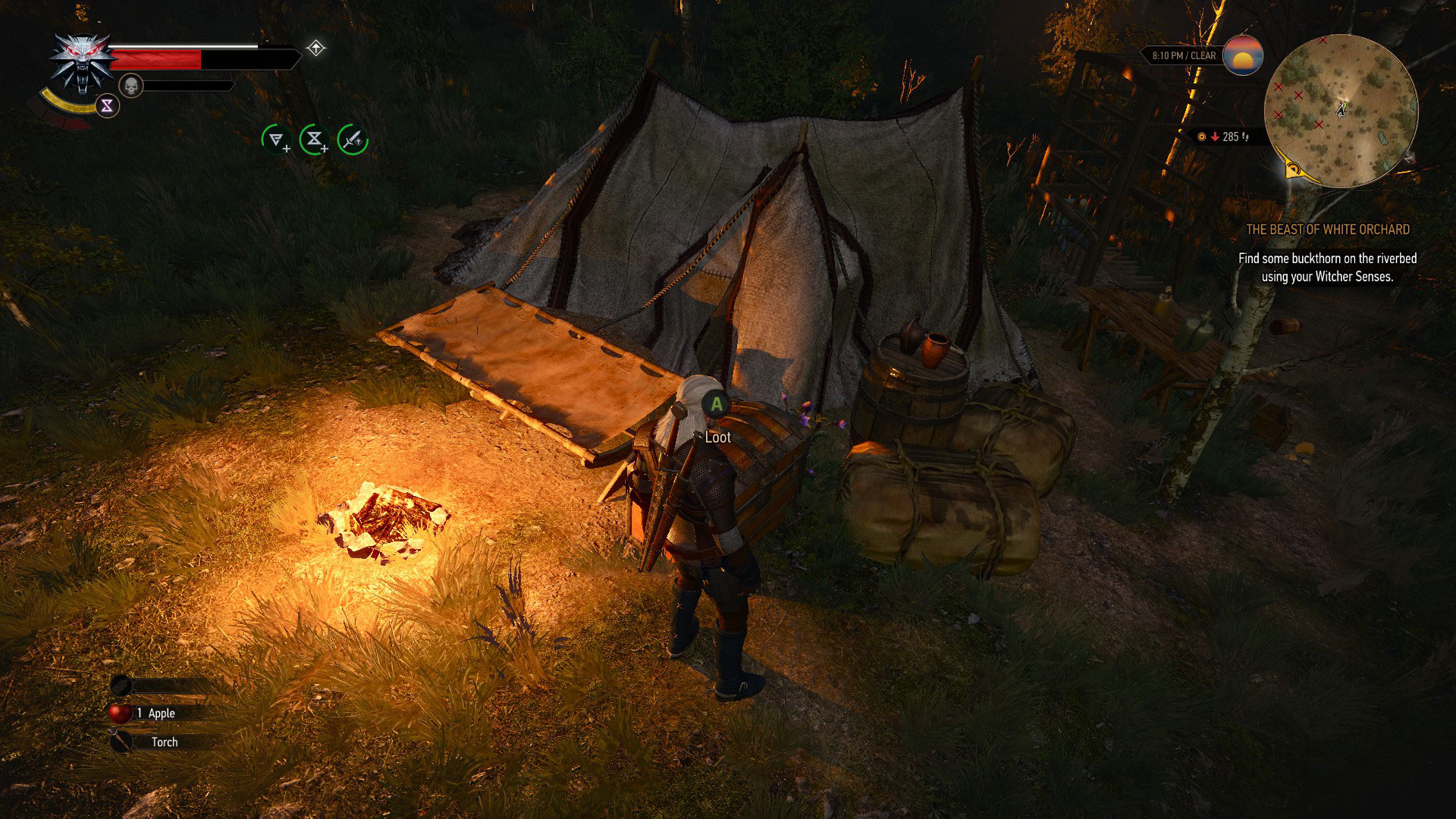Image resolution: width=1456 pixels, height=819 pixels.
Task: Toggle the empty quick-item slot
Action: [x=121, y=685]
